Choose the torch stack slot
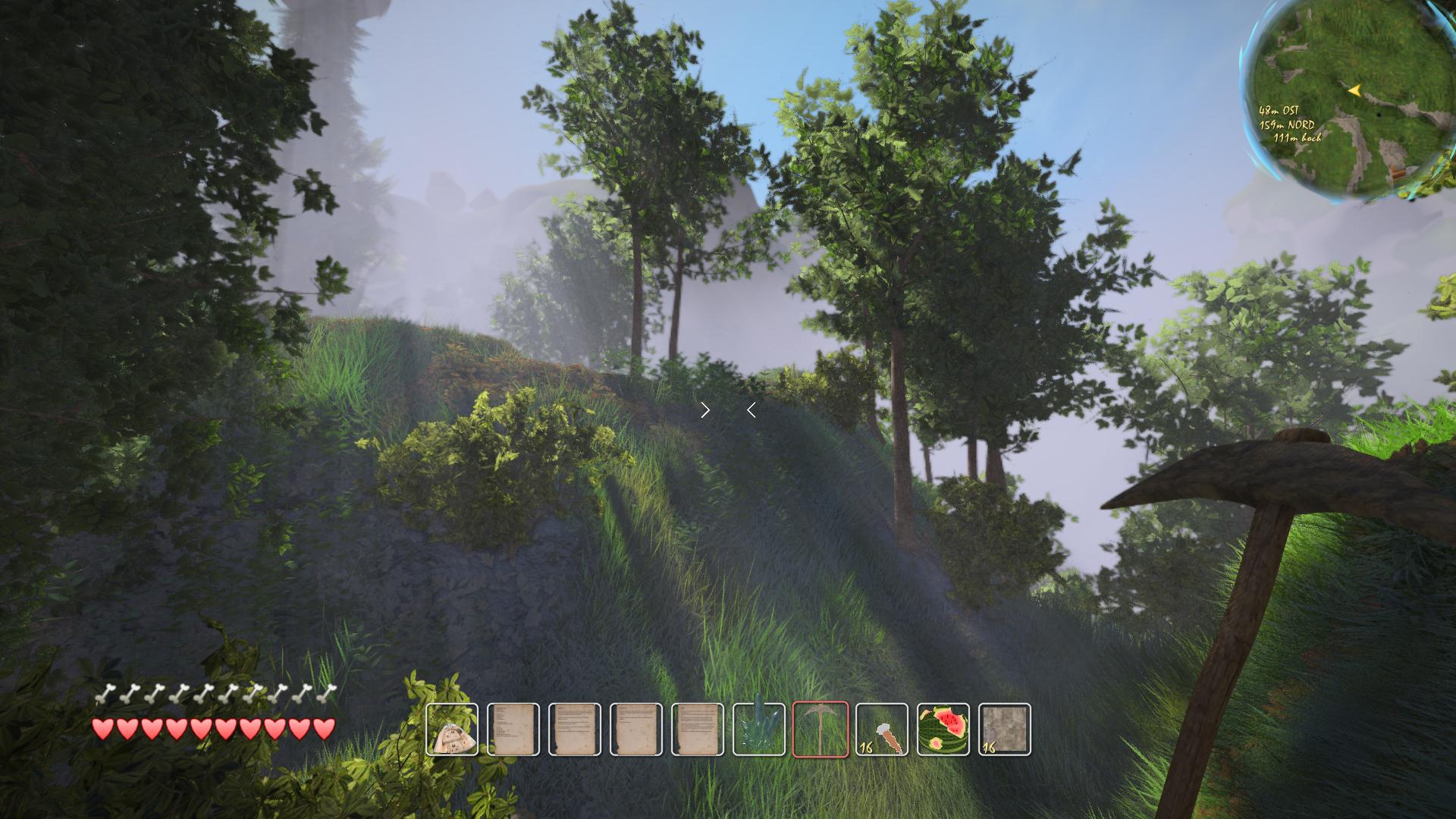Viewport: 1456px width, 819px height. pos(882,730)
